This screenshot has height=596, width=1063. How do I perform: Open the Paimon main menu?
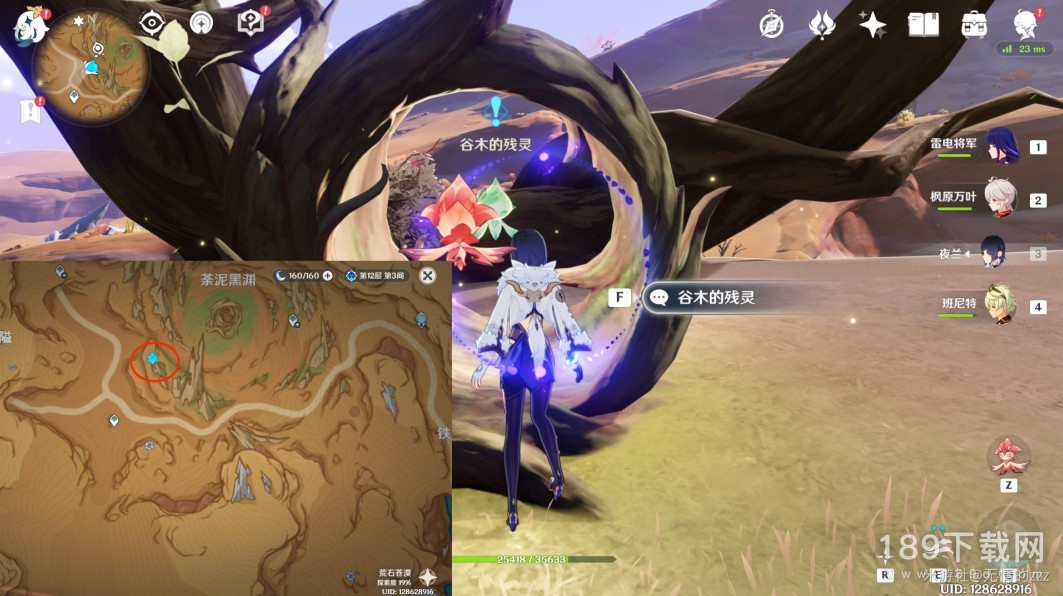(x=29, y=24)
